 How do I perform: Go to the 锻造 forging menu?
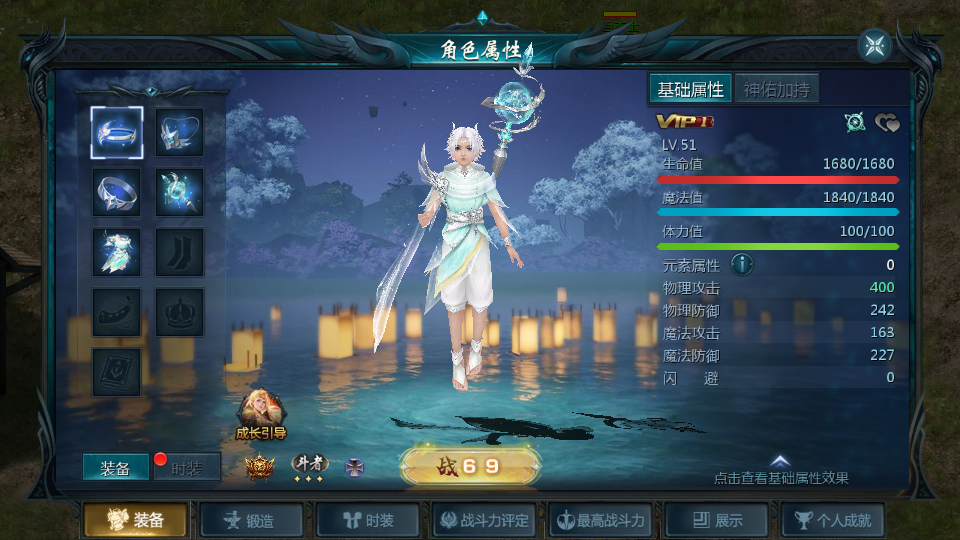[251, 520]
